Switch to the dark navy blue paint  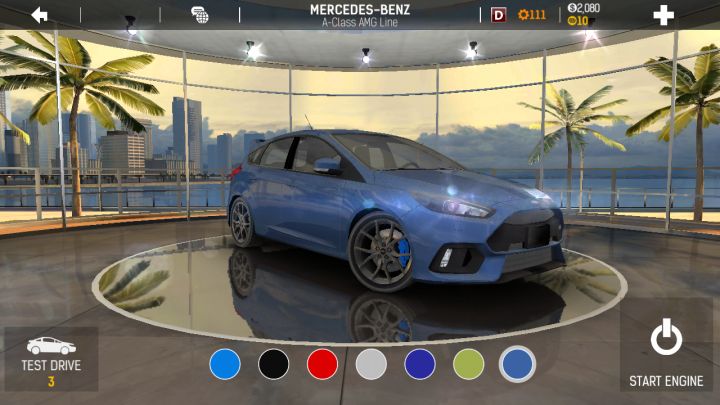click(420, 364)
